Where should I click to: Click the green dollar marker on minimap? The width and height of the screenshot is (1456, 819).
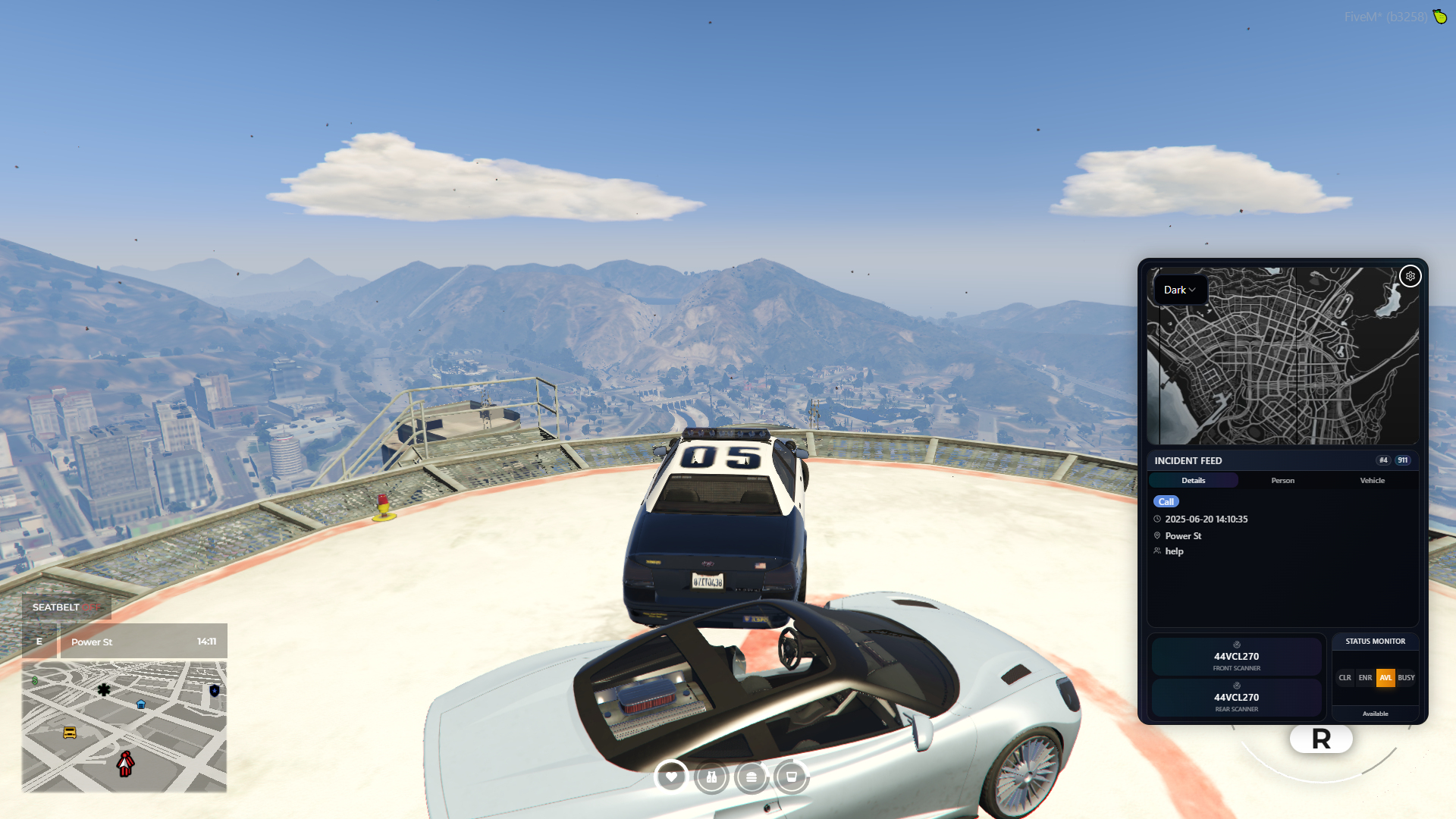click(x=35, y=681)
